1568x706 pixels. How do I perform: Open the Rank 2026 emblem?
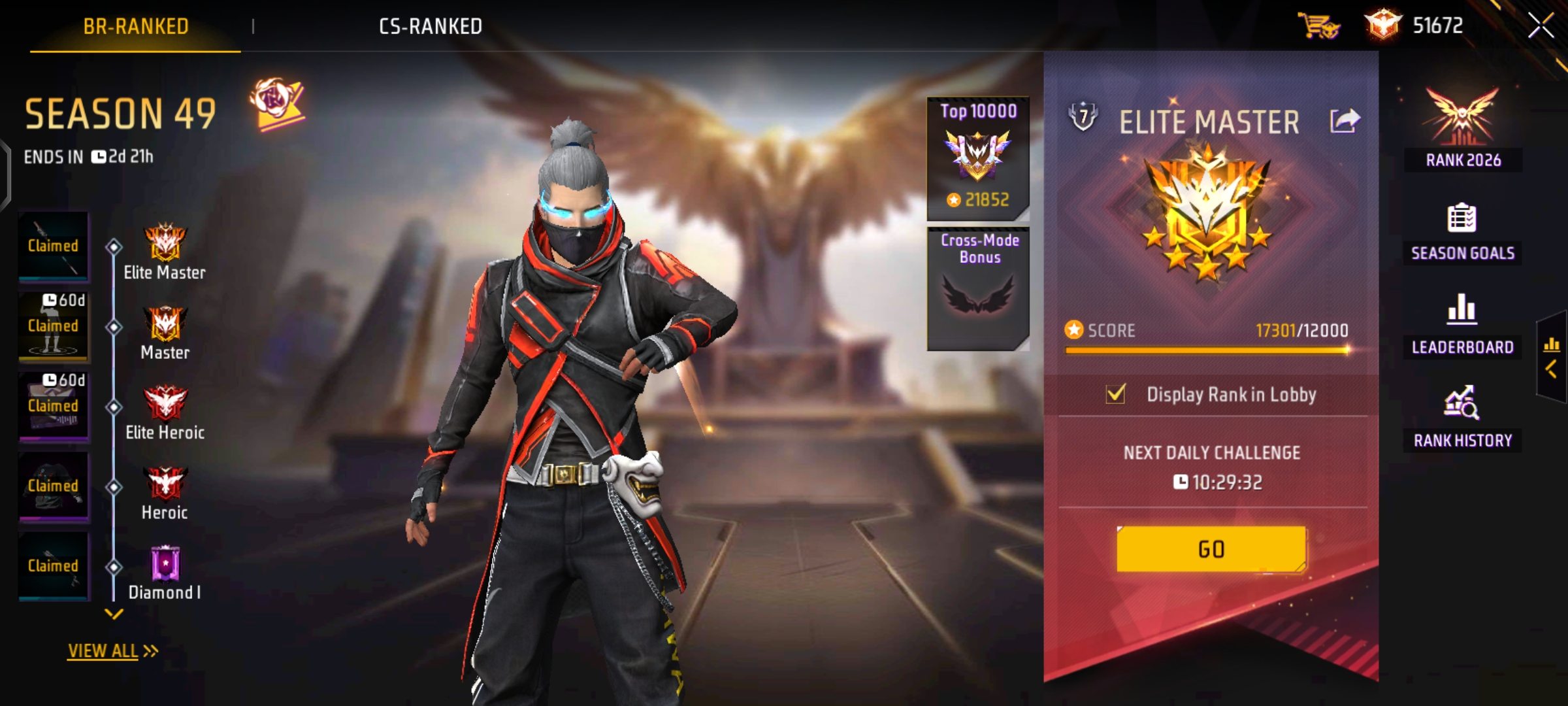pyautogui.click(x=1462, y=128)
